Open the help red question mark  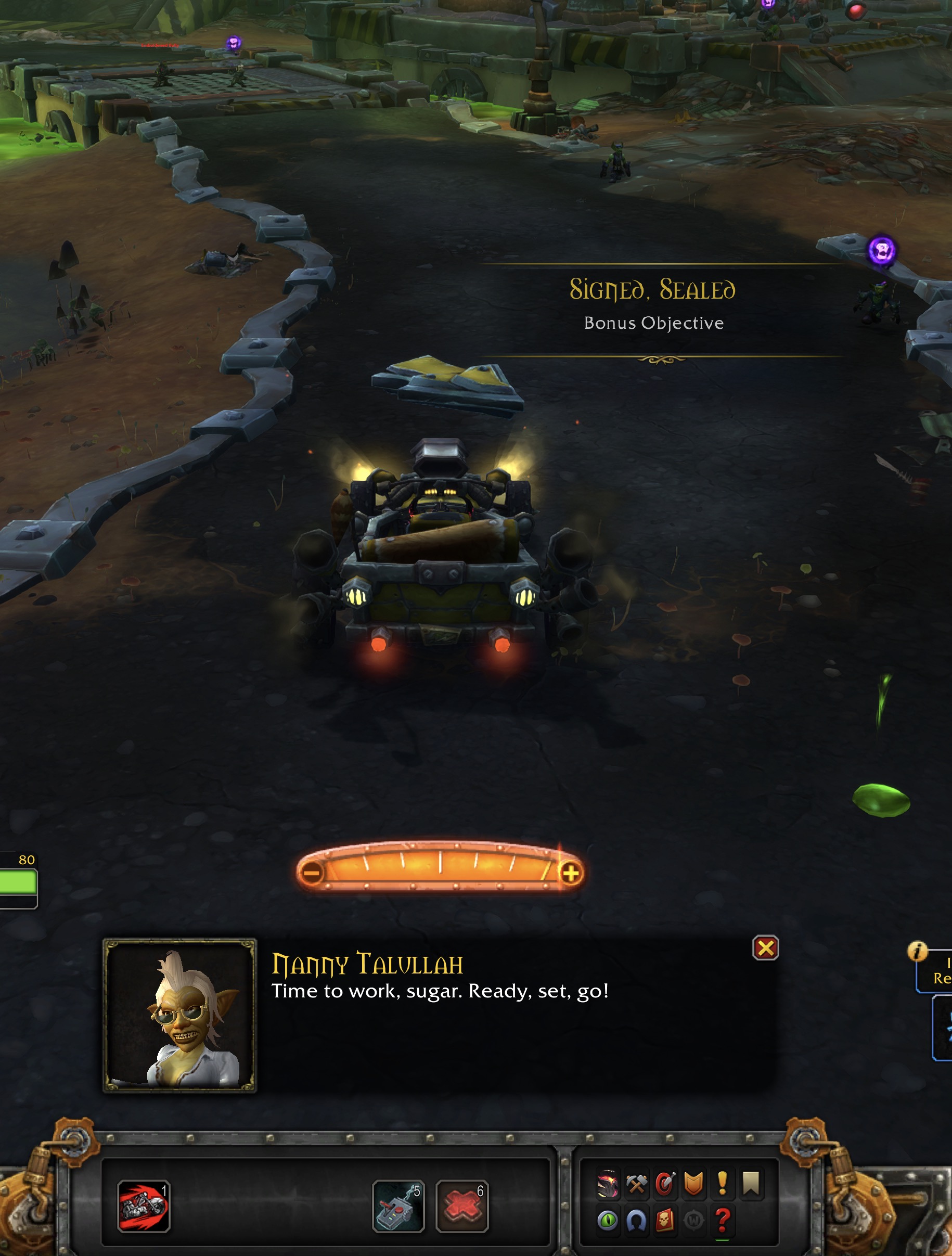[x=722, y=1220]
